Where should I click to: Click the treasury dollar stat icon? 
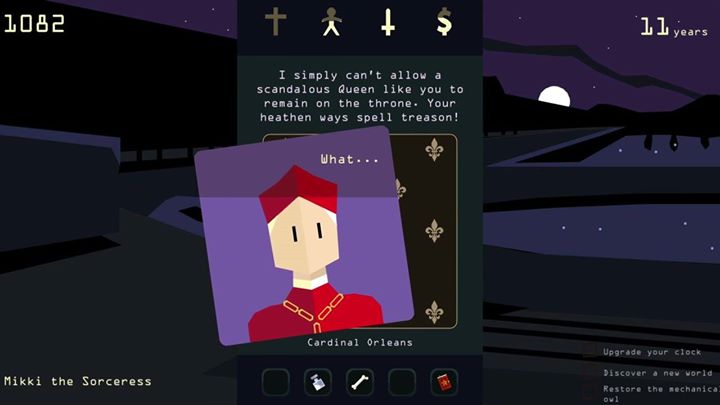click(x=444, y=21)
